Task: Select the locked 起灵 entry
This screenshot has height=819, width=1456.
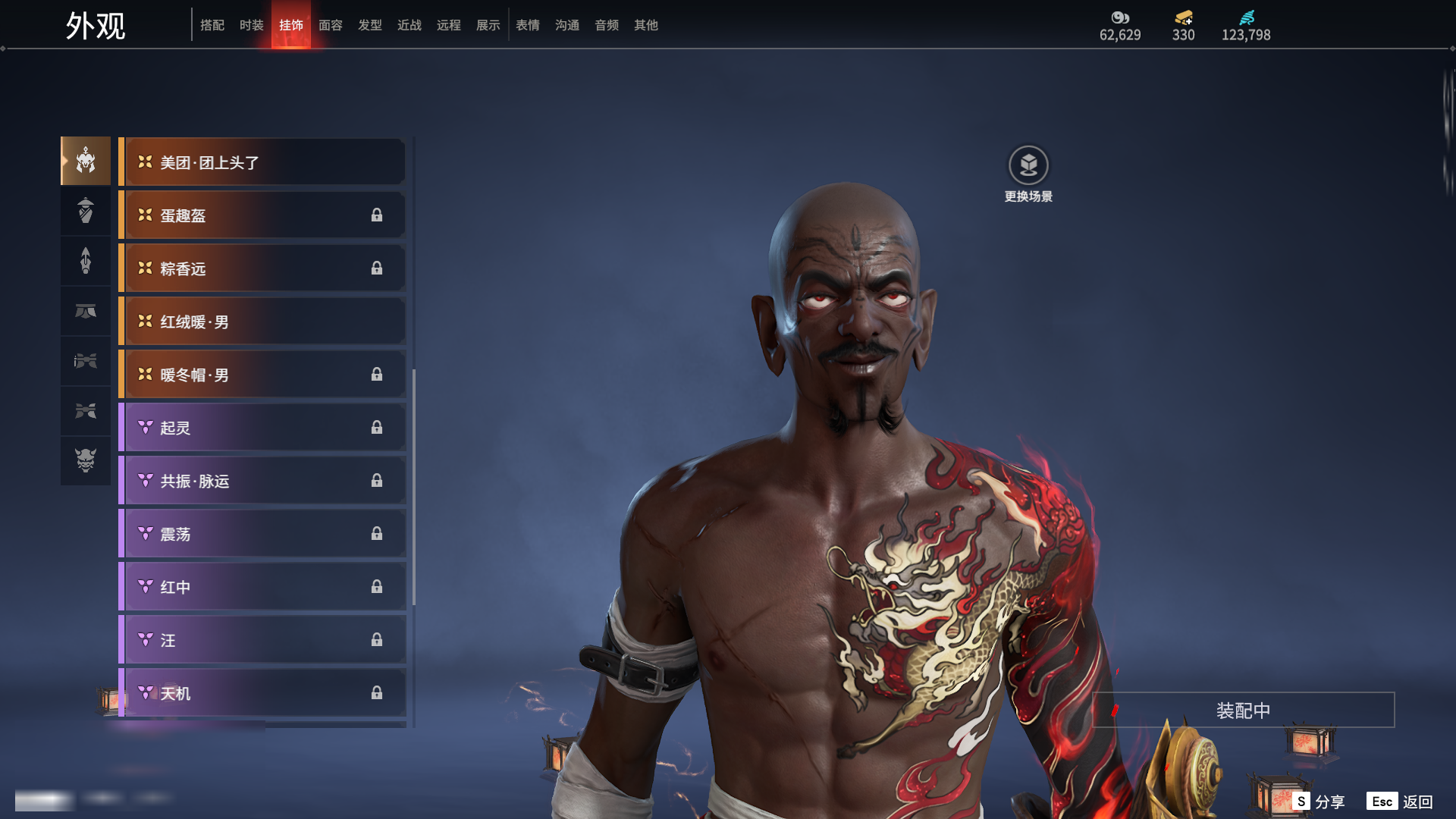Action: 262,428
